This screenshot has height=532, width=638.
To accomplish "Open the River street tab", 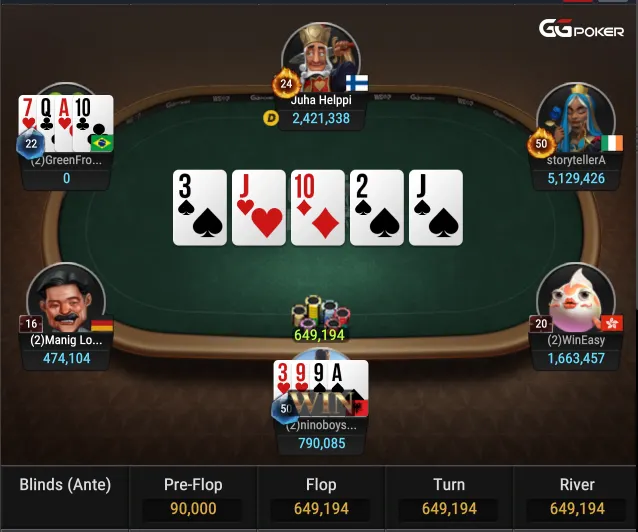I will click(x=576, y=497).
